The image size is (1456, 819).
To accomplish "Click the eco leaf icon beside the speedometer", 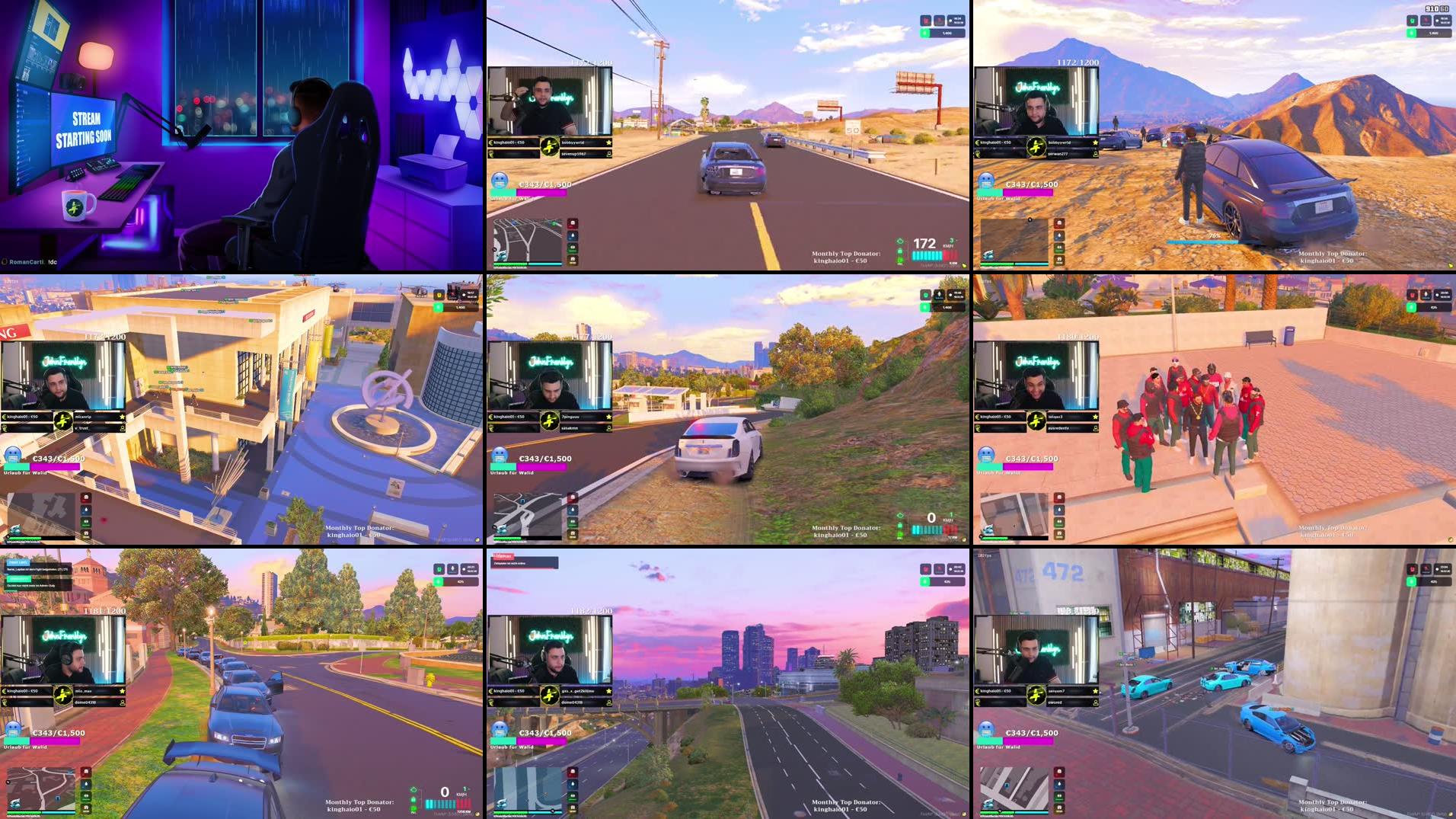I will coord(900,242).
